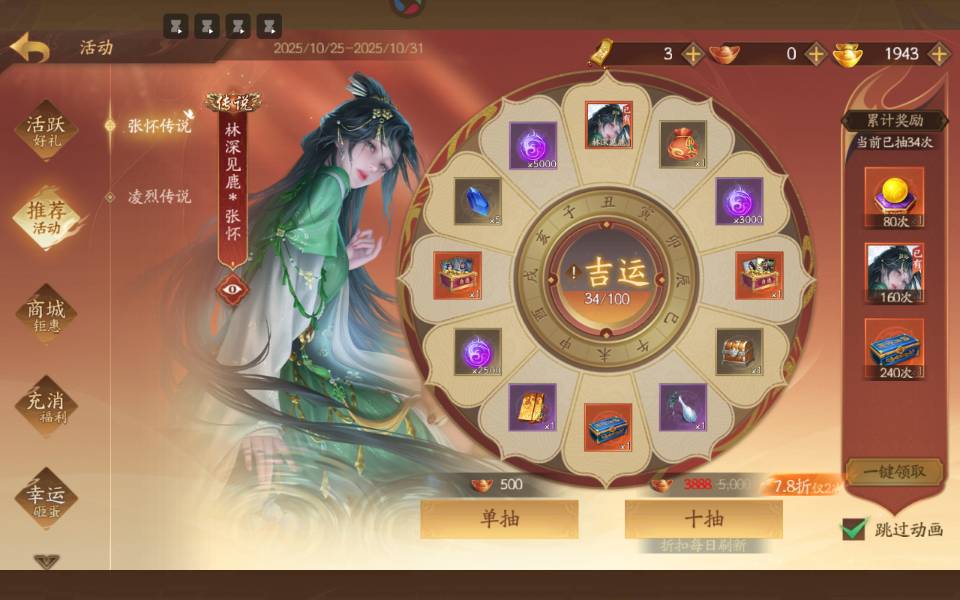
Task: Switch to the 推荐活动 category
Action: point(45,217)
